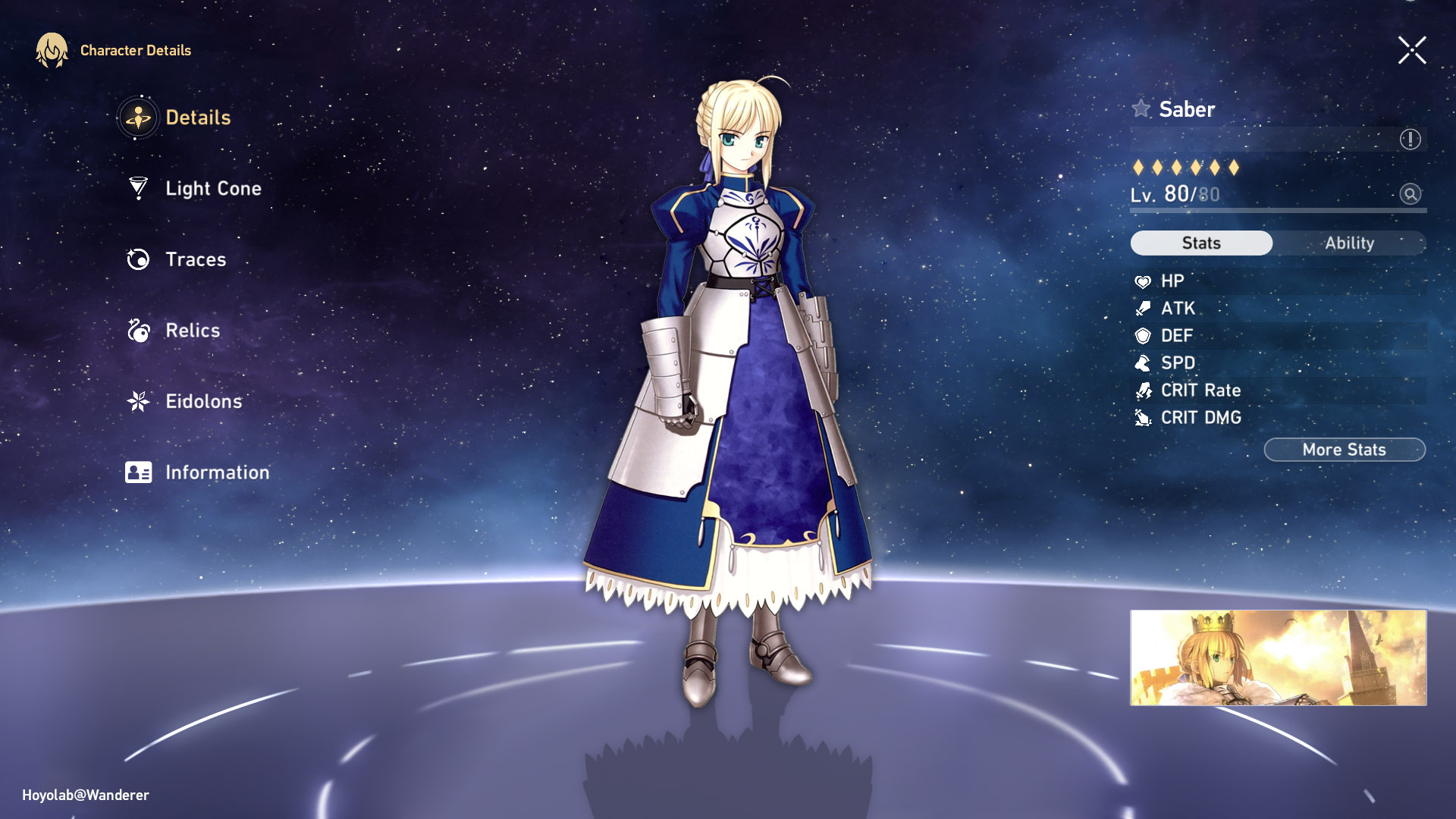Click the magnifier icon beside the level bar
This screenshot has width=1456, height=819.
click(1409, 195)
